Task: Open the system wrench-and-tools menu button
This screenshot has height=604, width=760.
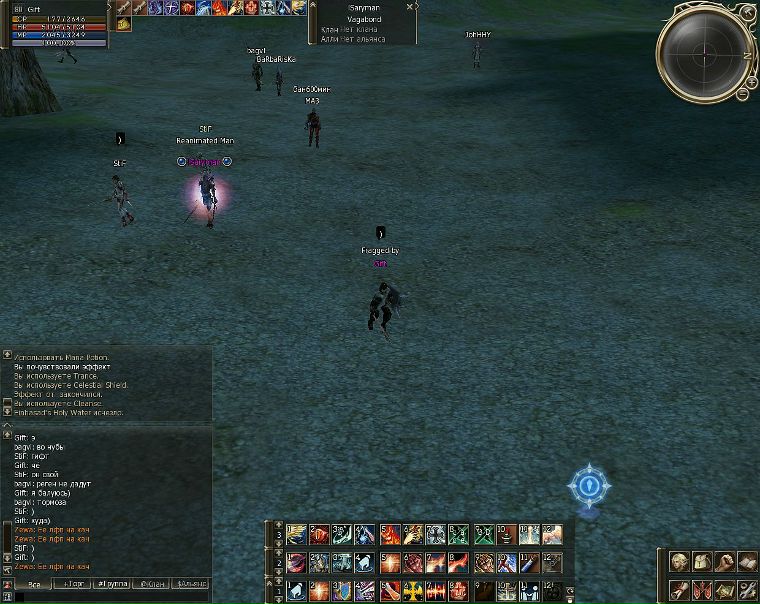Action: pyautogui.click(x=747, y=589)
